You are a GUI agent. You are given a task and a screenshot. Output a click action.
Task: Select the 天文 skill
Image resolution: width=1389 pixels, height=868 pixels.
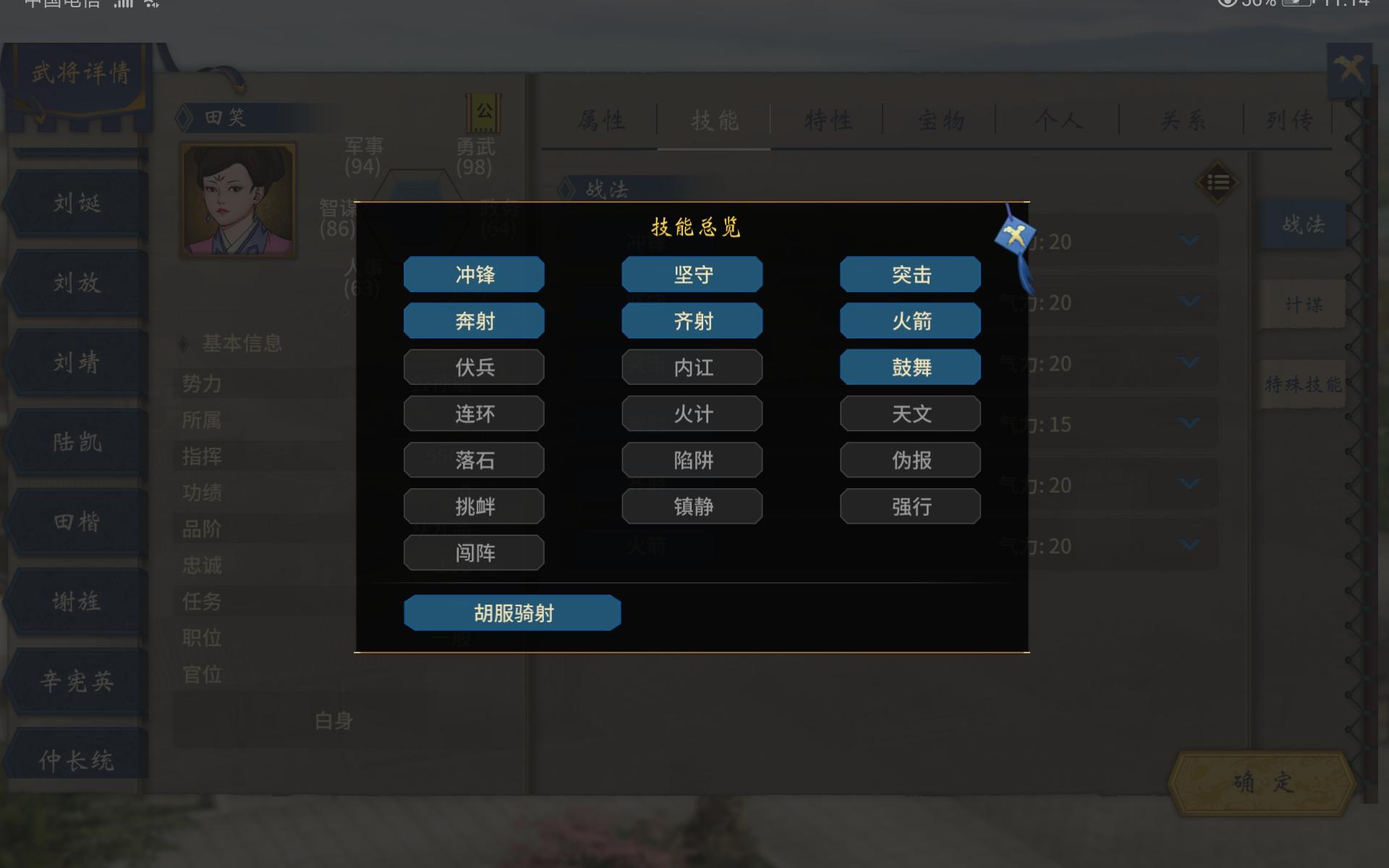pos(910,413)
